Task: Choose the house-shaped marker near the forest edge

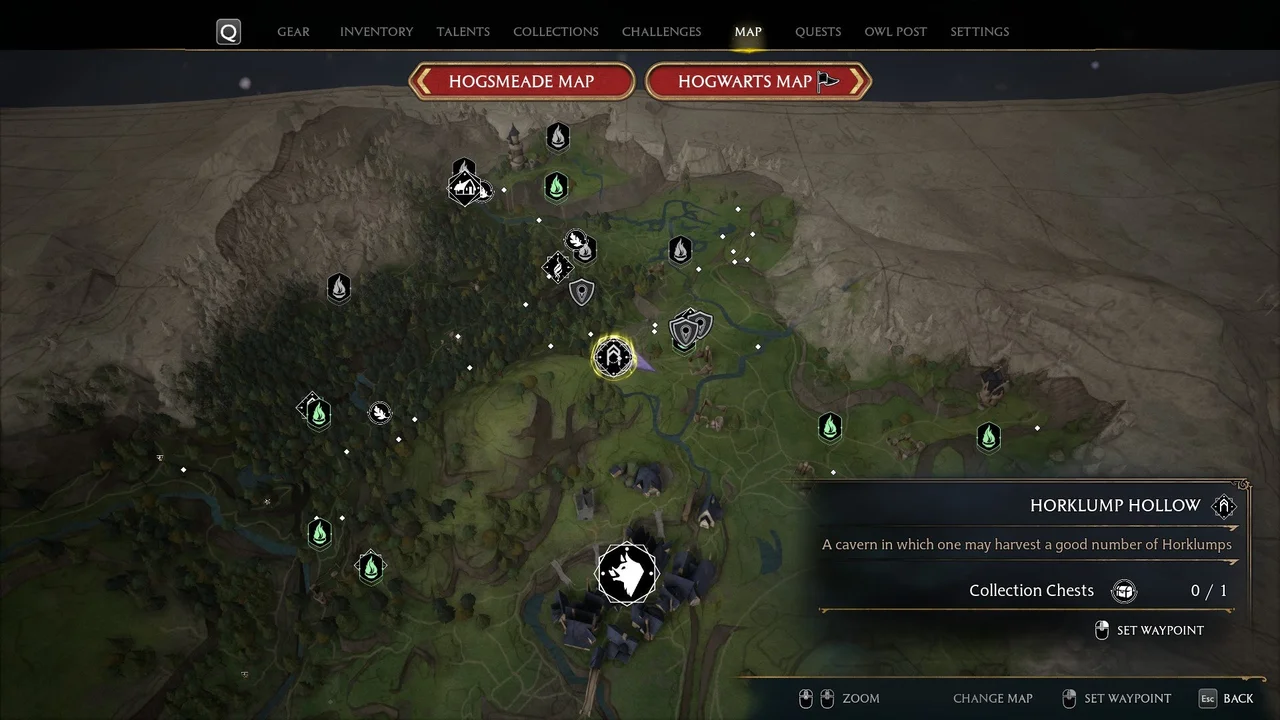Action: click(x=465, y=187)
